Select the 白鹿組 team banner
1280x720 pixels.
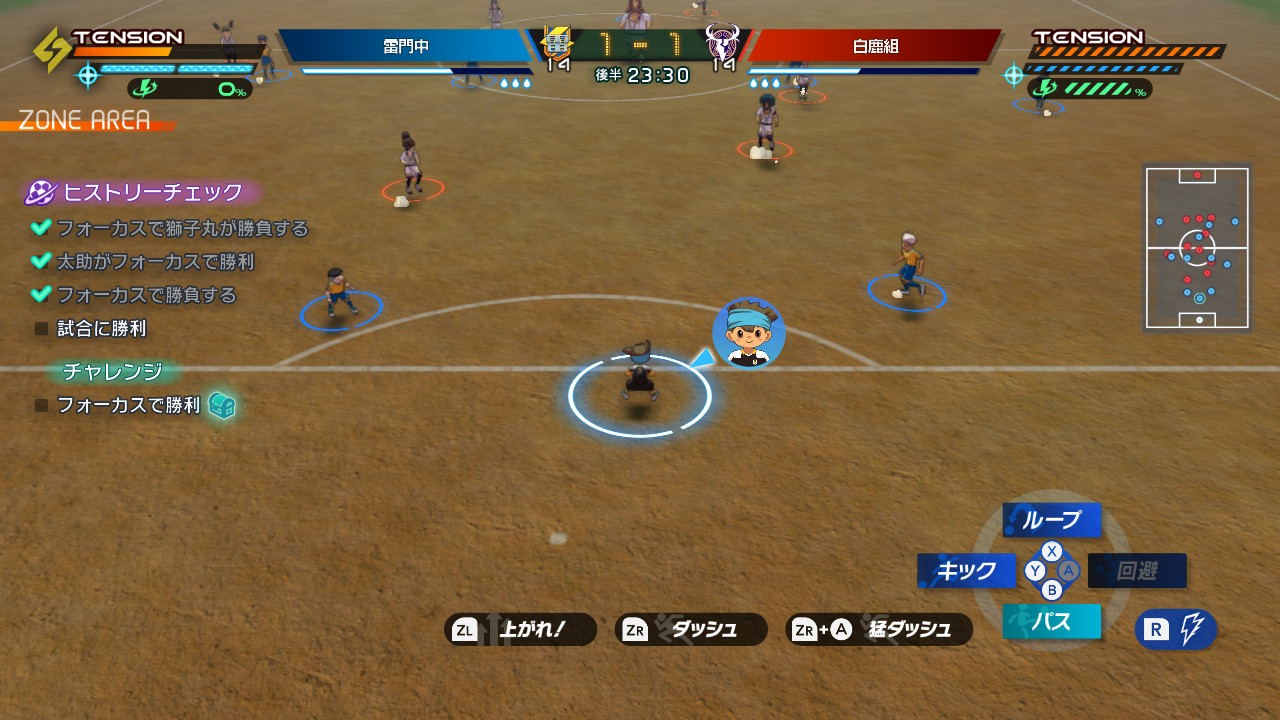coord(874,46)
